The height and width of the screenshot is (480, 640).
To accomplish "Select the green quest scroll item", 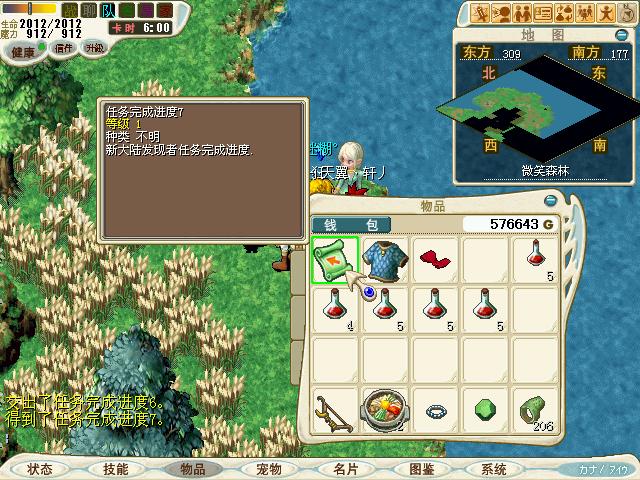I will [335, 260].
